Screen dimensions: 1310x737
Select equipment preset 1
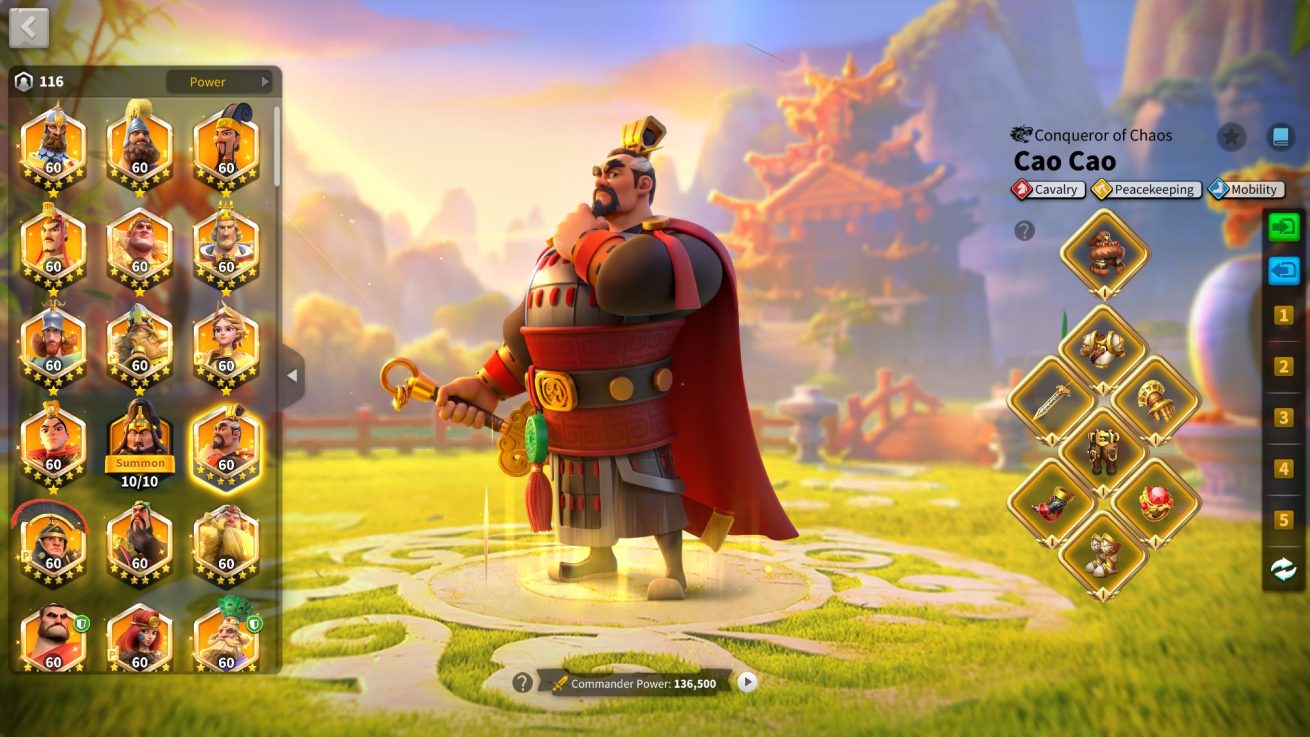click(x=1283, y=316)
